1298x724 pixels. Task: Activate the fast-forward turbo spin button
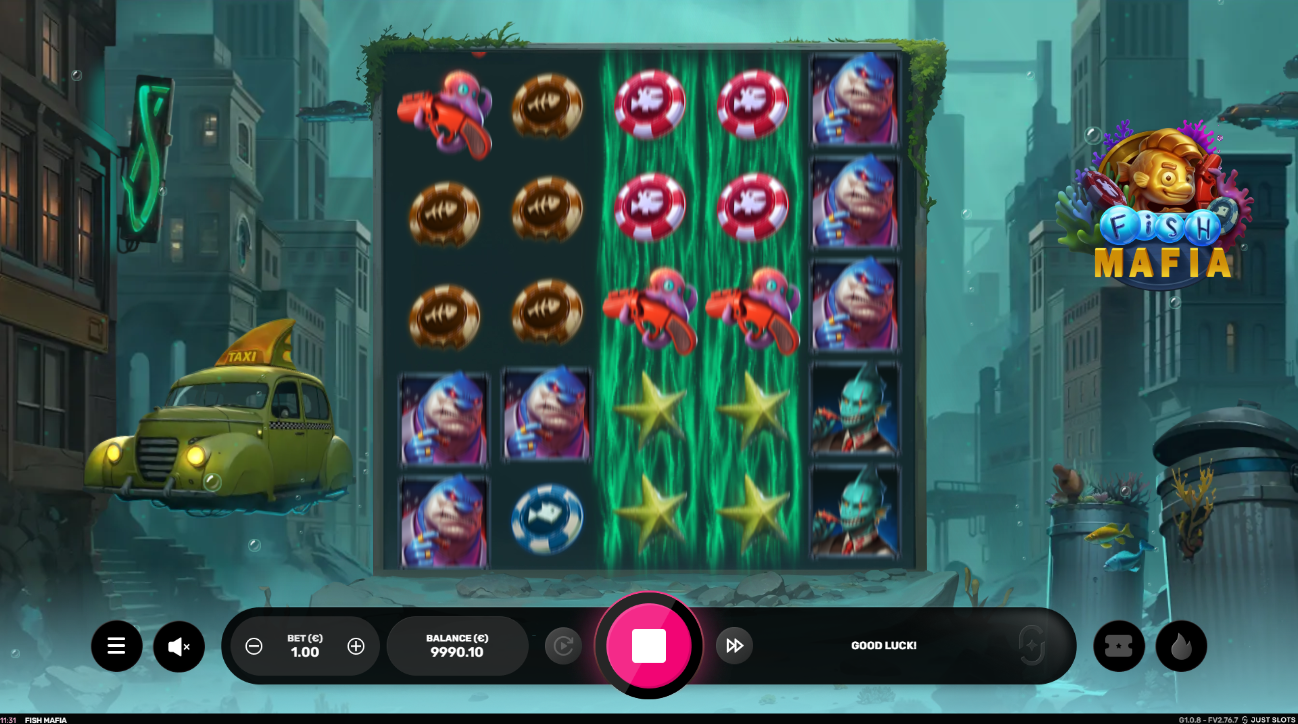(734, 646)
